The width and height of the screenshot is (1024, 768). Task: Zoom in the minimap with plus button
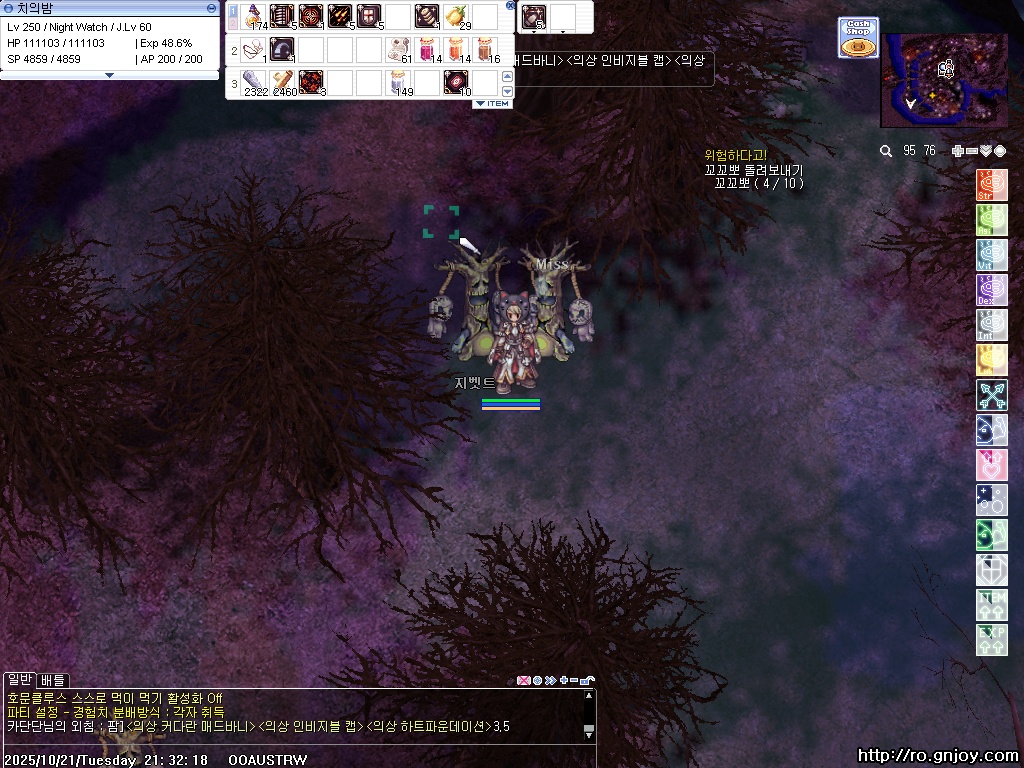coord(957,151)
